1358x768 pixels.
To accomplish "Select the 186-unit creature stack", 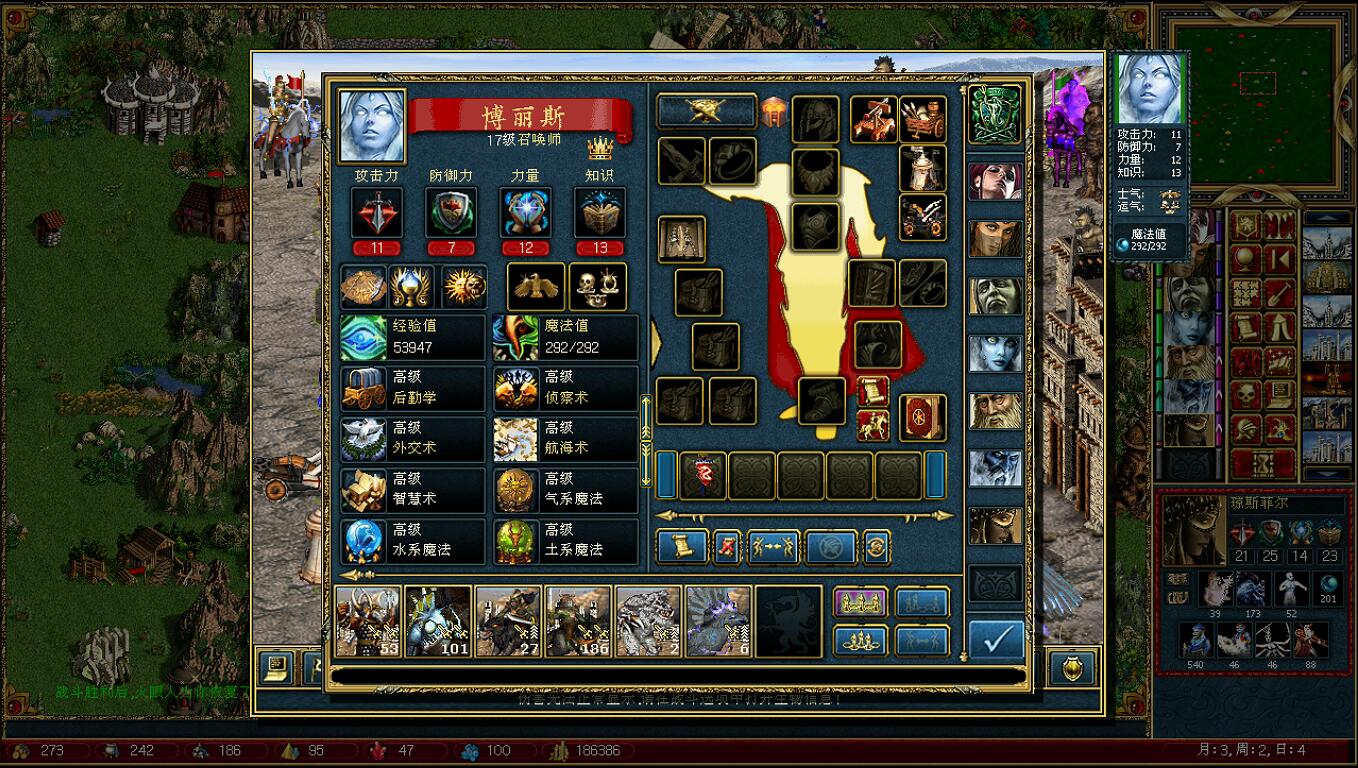I will point(578,621).
